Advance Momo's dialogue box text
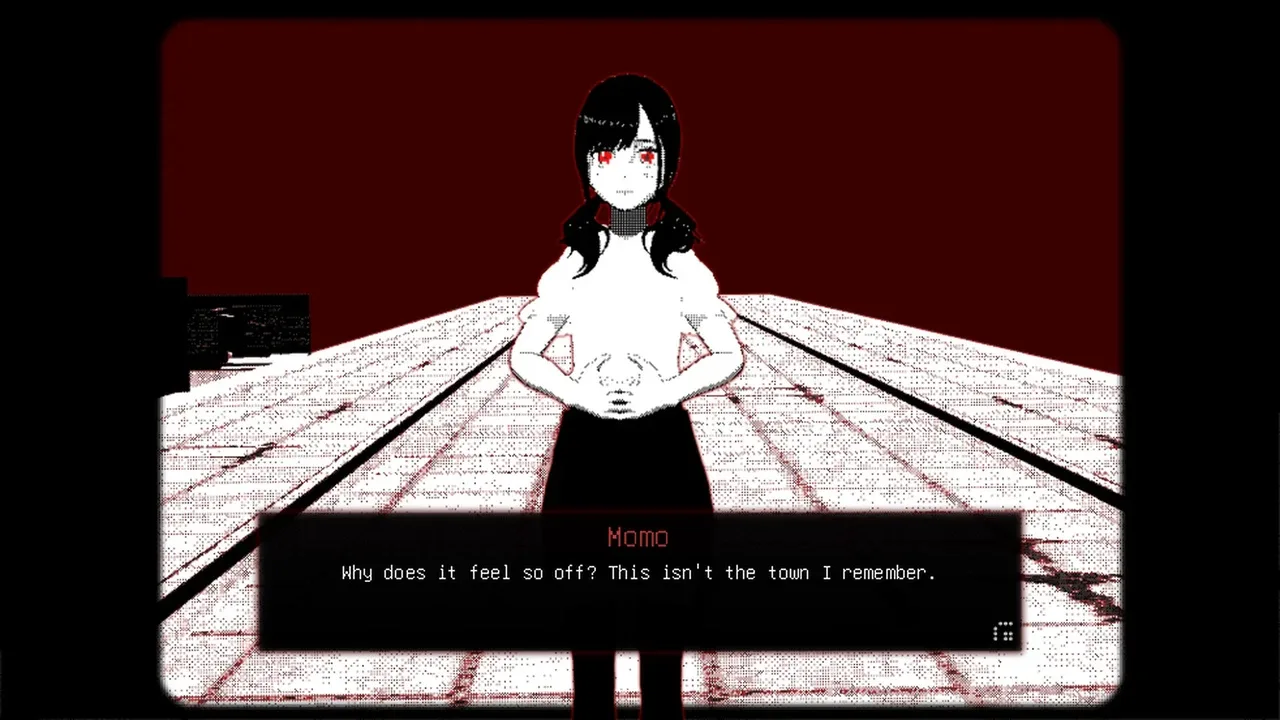The width and height of the screenshot is (1280, 720). coord(638,581)
